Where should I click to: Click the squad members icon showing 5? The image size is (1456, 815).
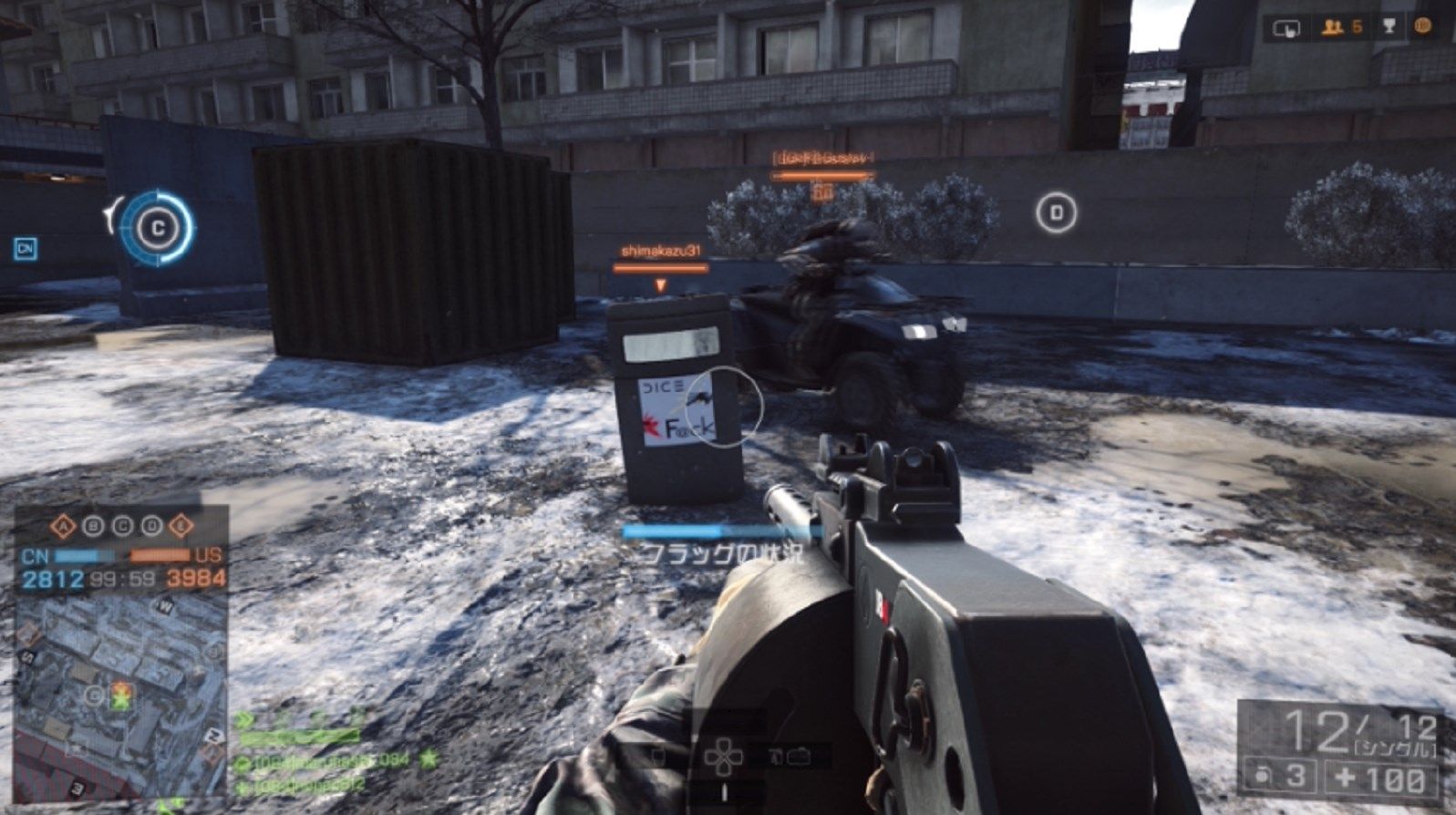pos(1333,26)
